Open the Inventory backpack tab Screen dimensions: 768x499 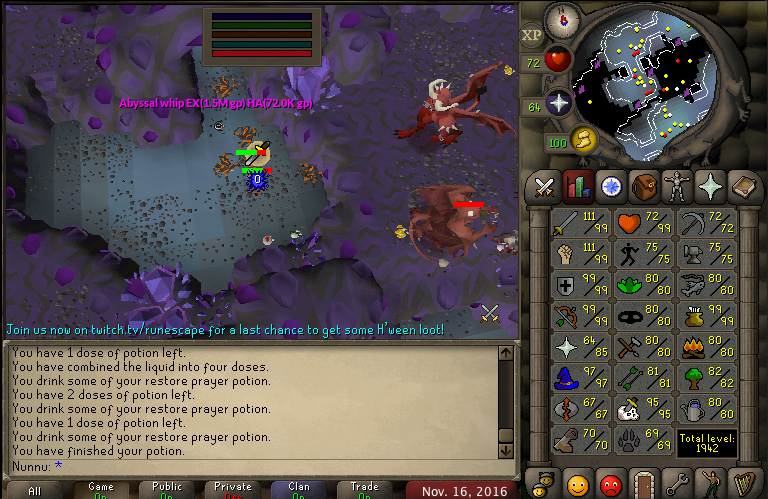tap(644, 186)
